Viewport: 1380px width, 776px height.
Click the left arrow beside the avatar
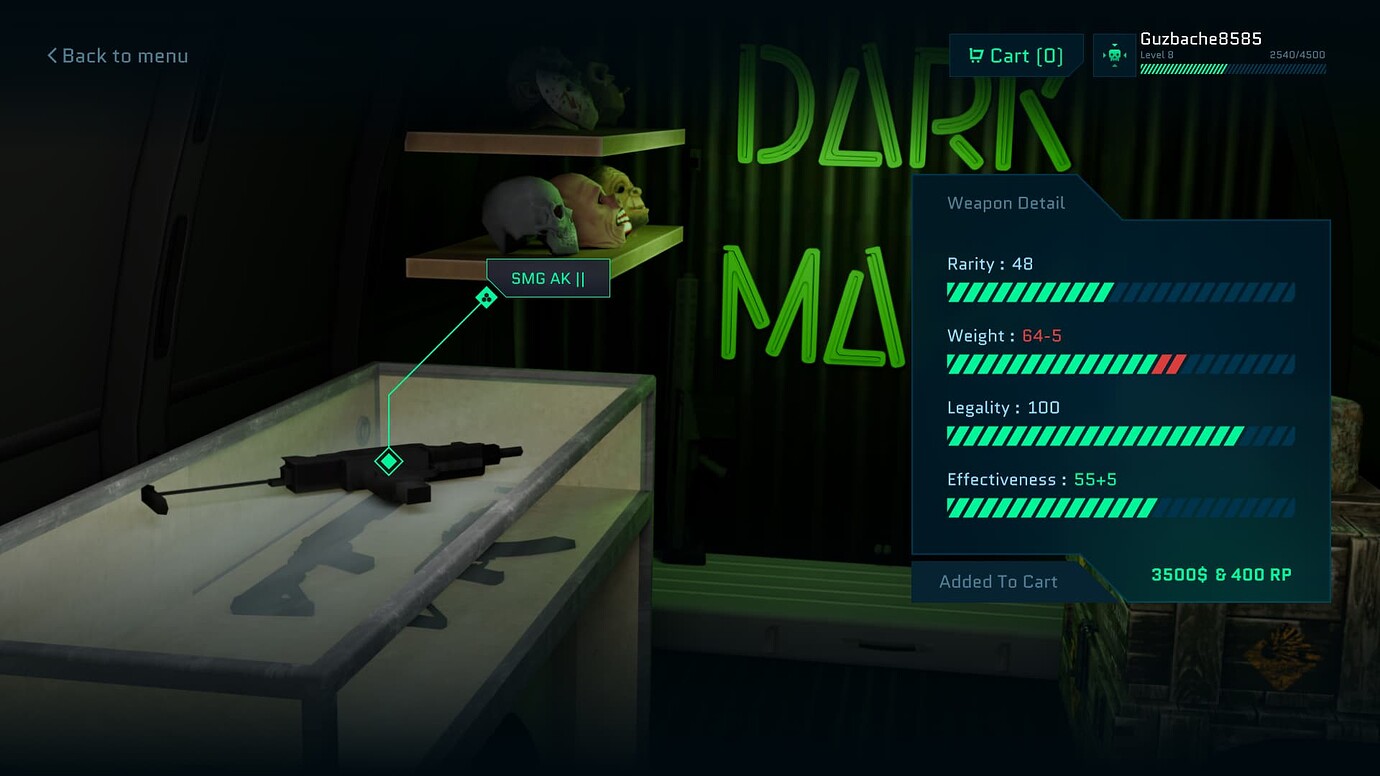(1103, 55)
